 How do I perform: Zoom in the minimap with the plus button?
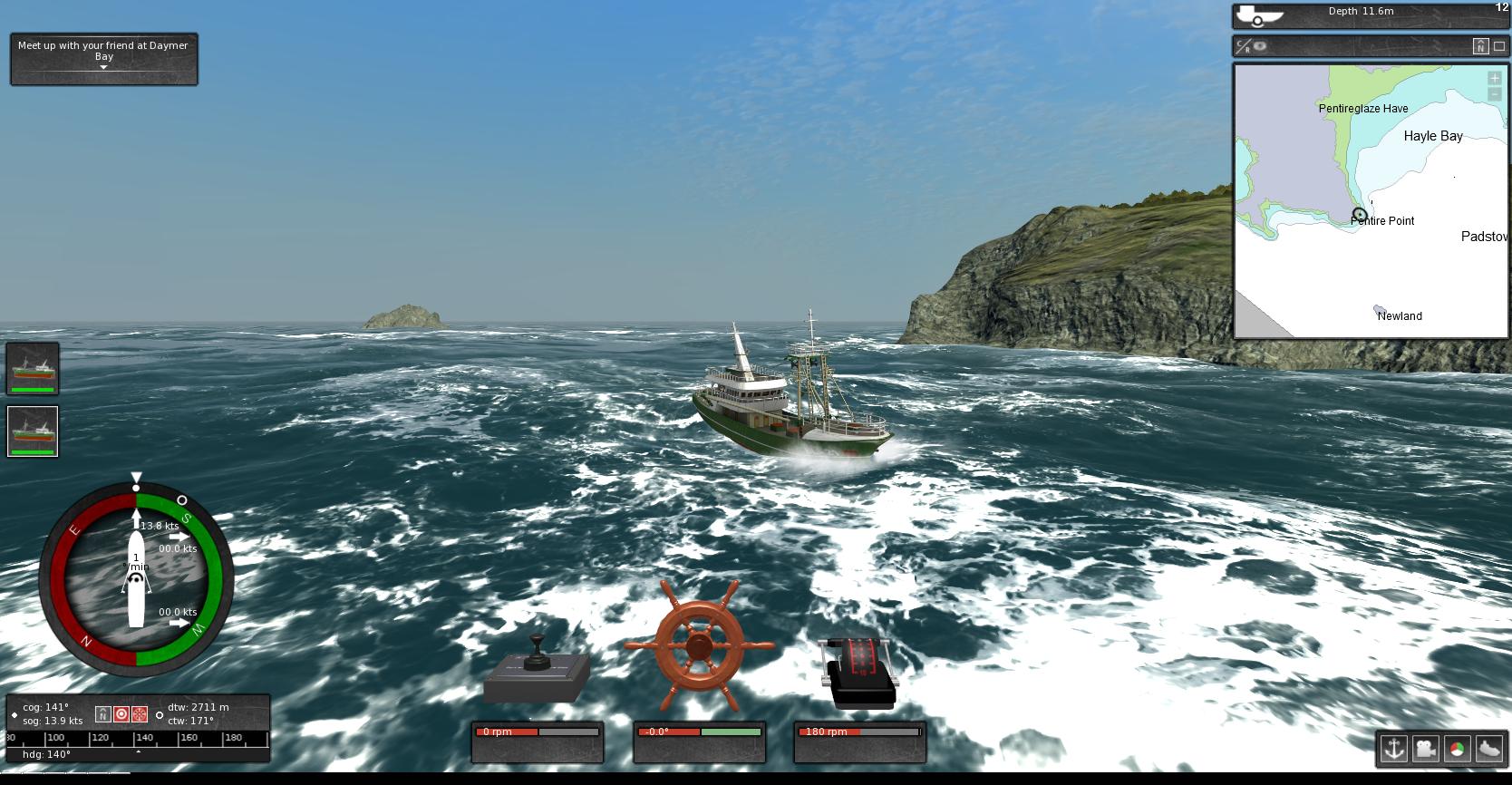[x=1493, y=78]
